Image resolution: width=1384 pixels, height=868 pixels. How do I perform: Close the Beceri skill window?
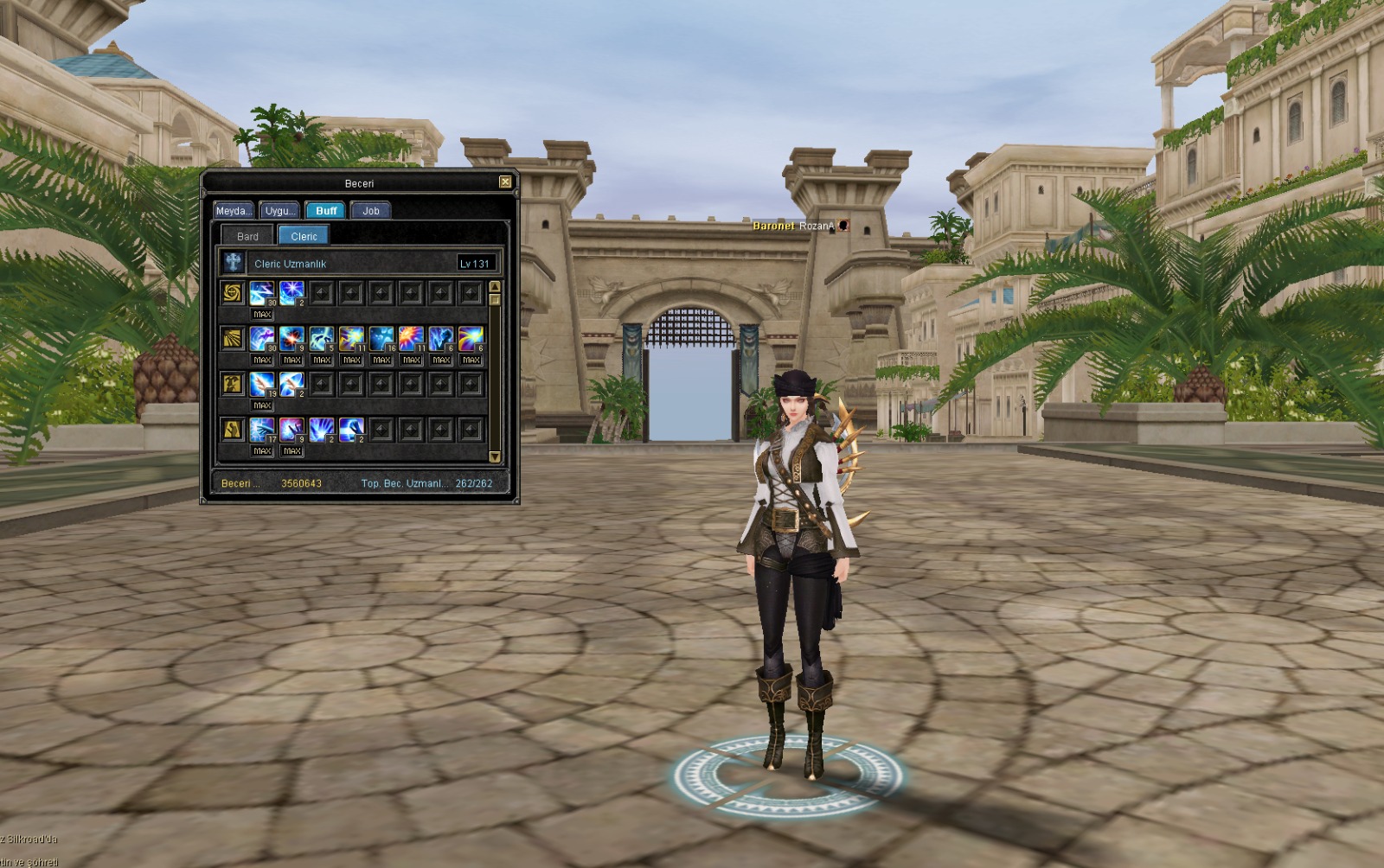point(505,182)
